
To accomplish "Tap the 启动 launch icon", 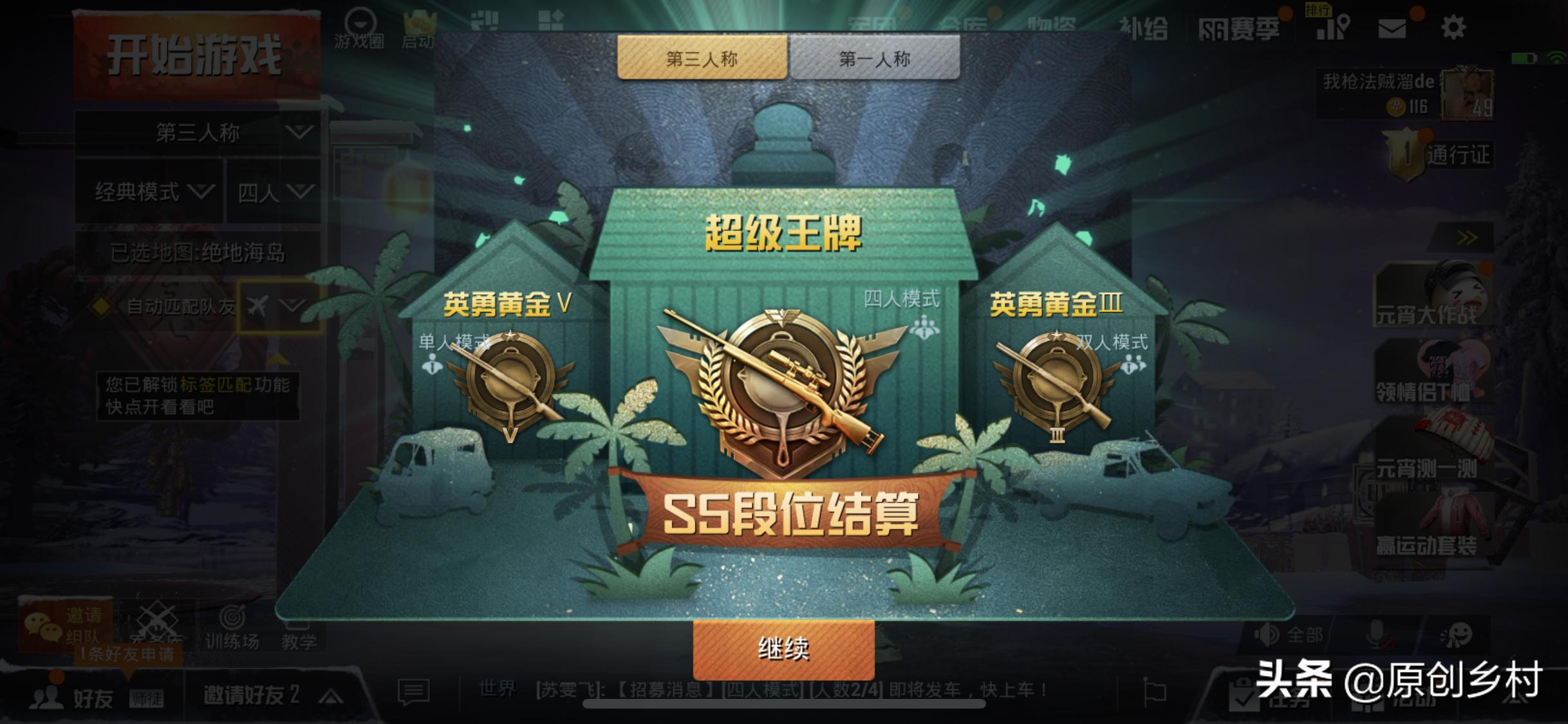I will (x=422, y=23).
